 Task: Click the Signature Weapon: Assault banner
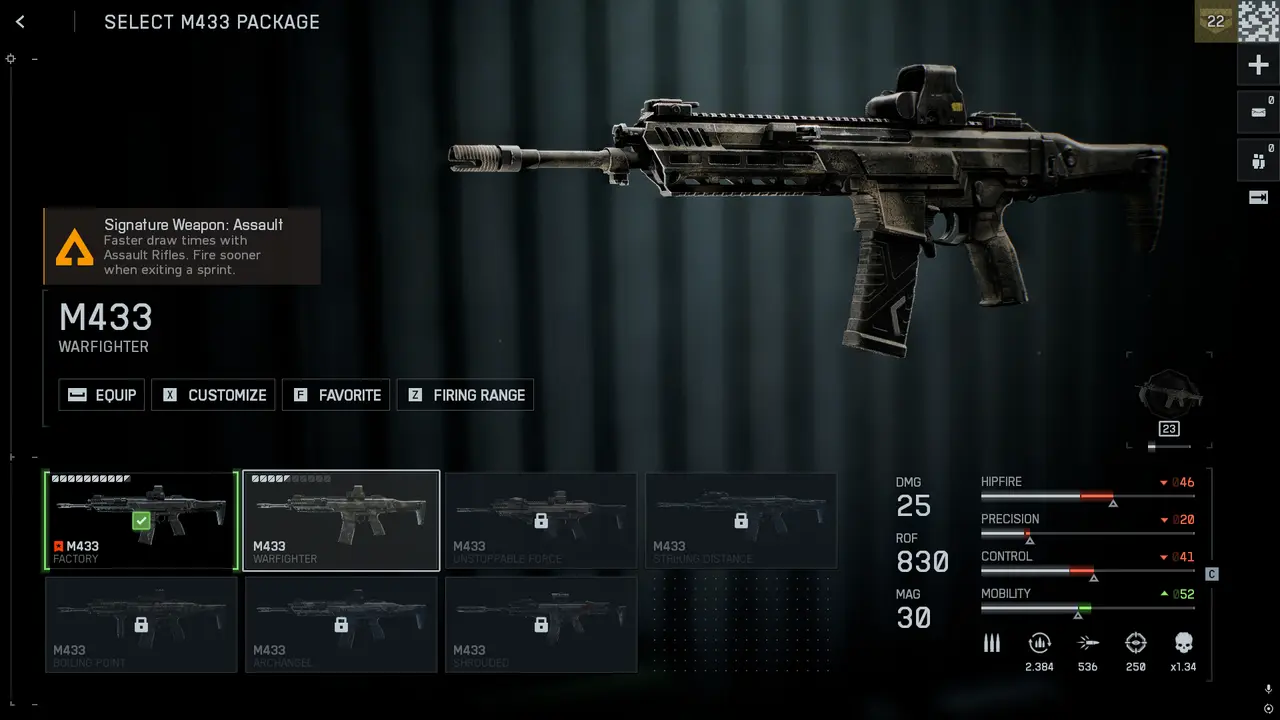tap(182, 246)
